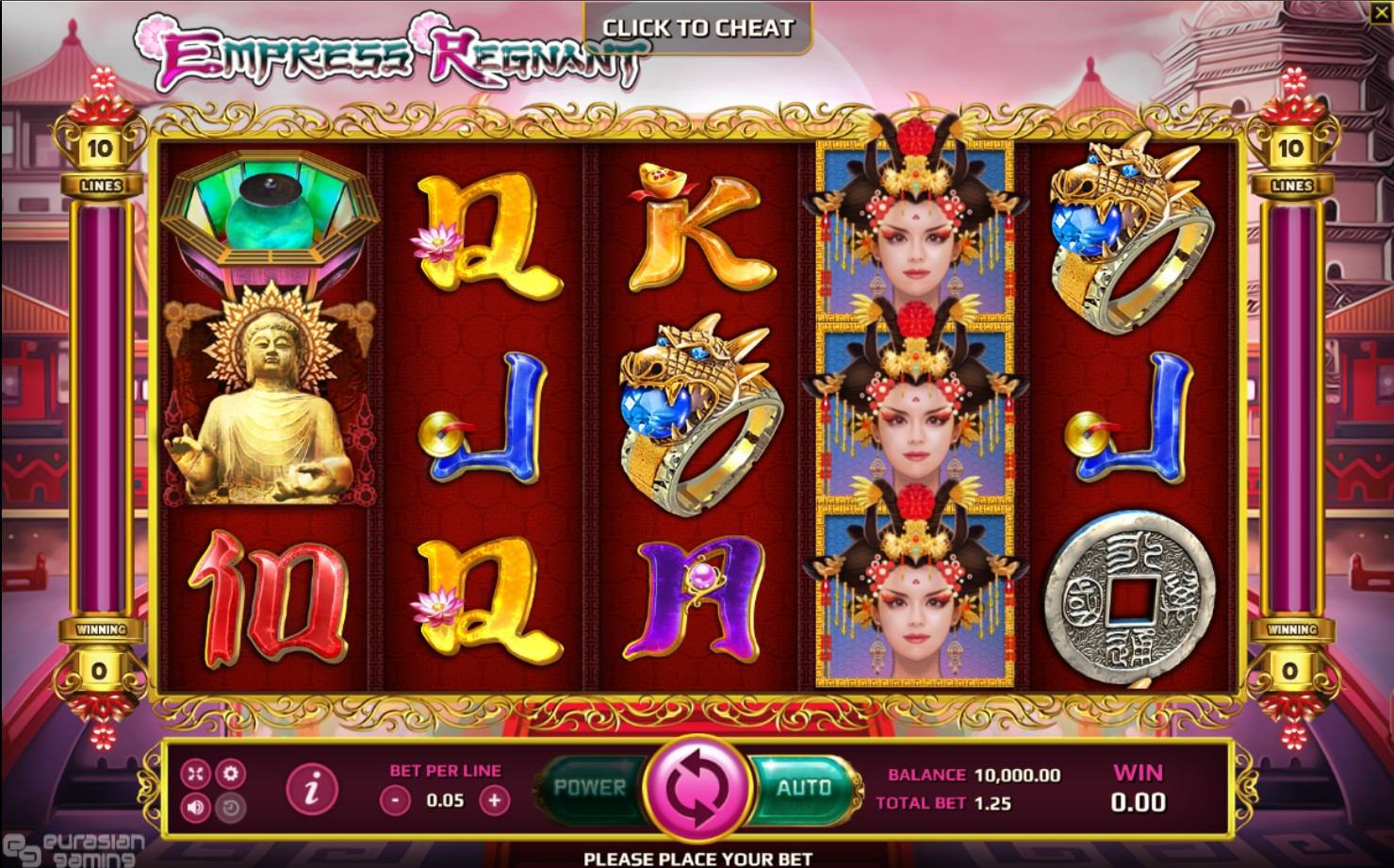Activate the POWER spin button
This screenshot has height=868, width=1394.
pyautogui.click(x=590, y=787)
